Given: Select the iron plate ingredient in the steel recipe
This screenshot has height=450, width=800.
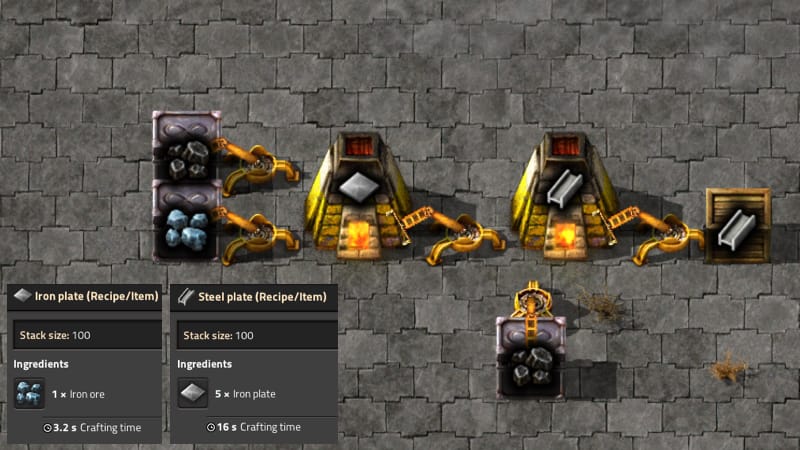Looking at the screenshot, I should click(192, 393).
